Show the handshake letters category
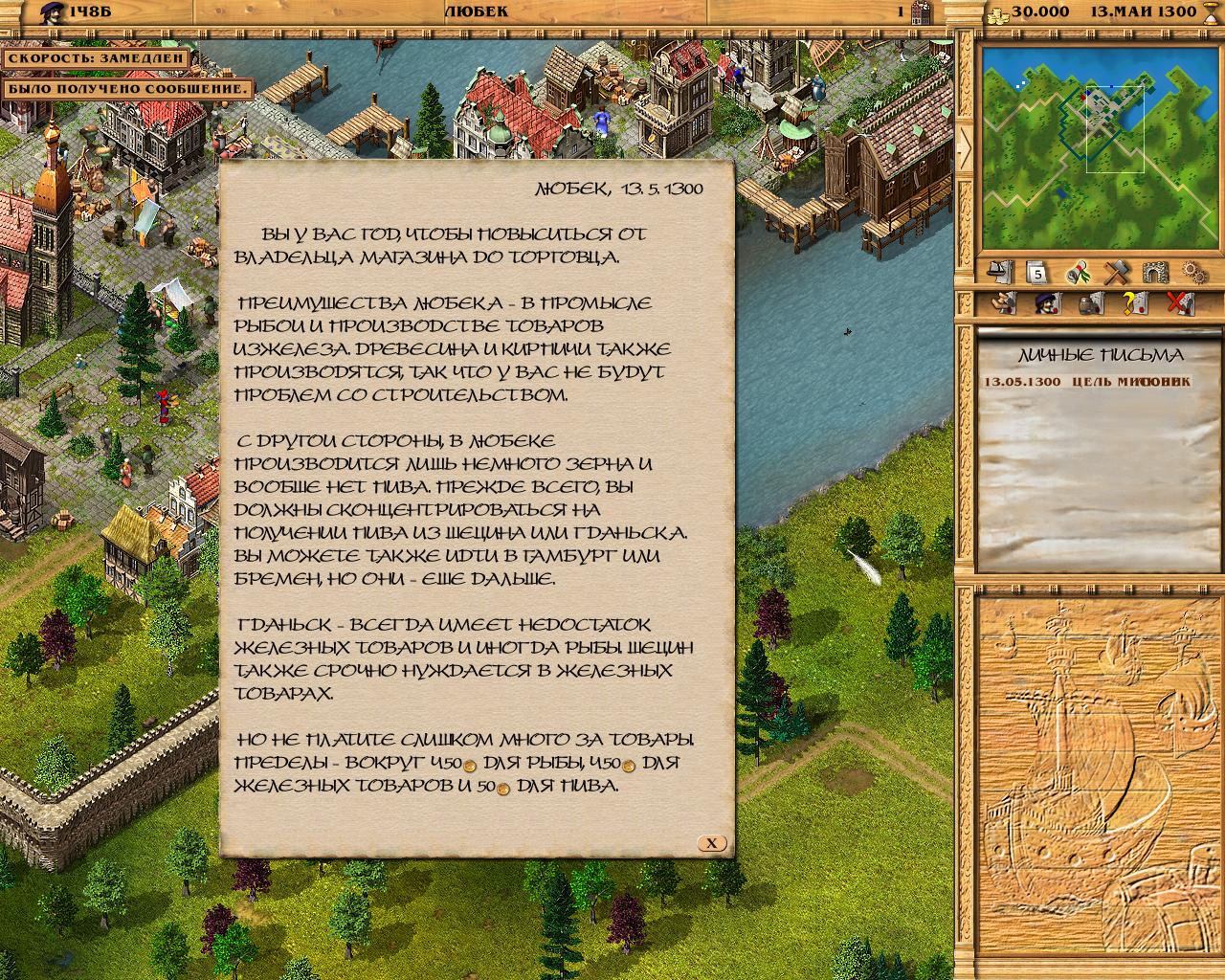Viewport: 1225px width, 980px height. 1002,304
